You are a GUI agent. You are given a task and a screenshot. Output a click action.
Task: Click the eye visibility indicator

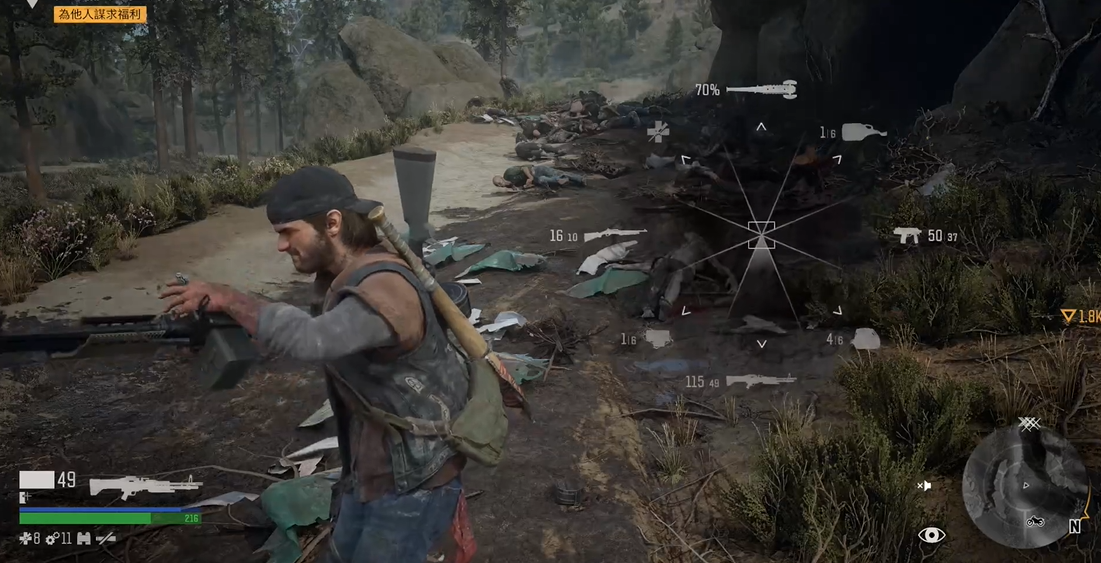931,535
